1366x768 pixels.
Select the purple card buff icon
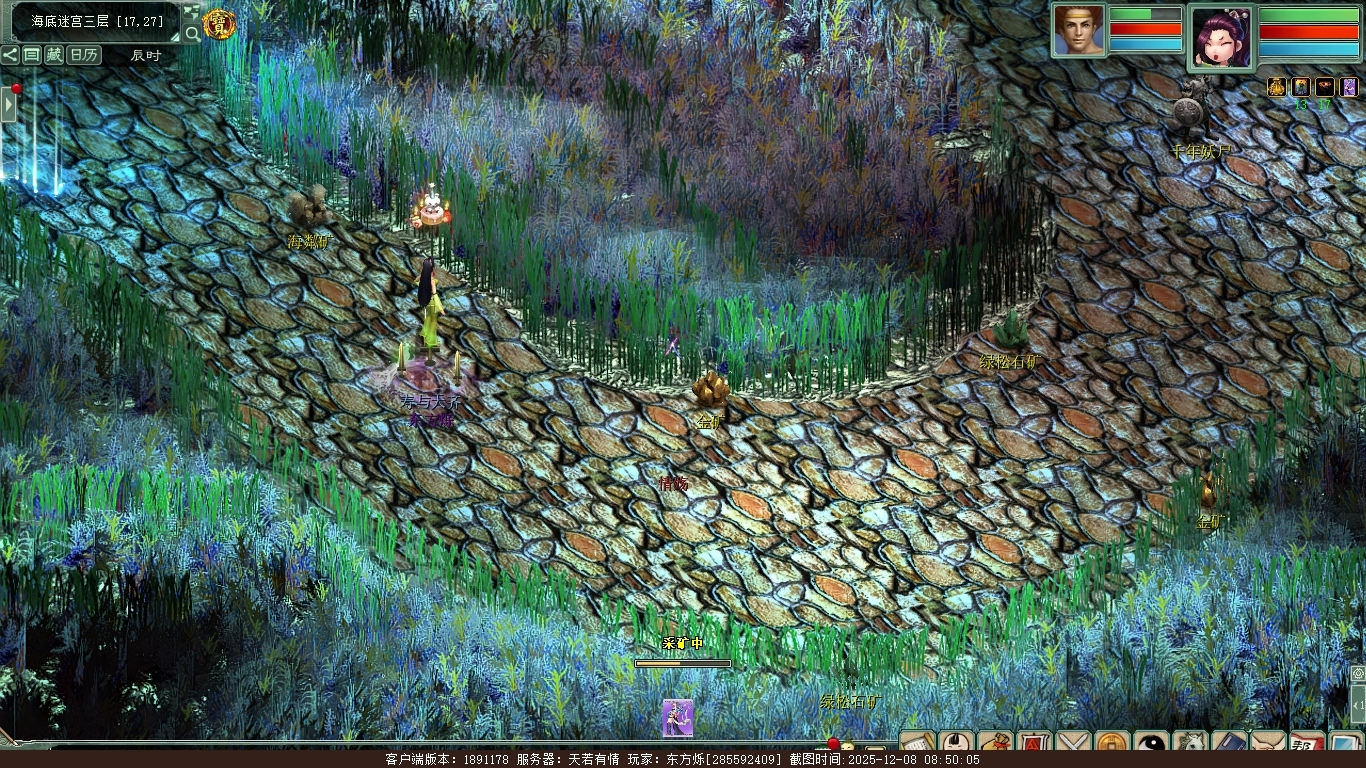[x=1349, y=87]
